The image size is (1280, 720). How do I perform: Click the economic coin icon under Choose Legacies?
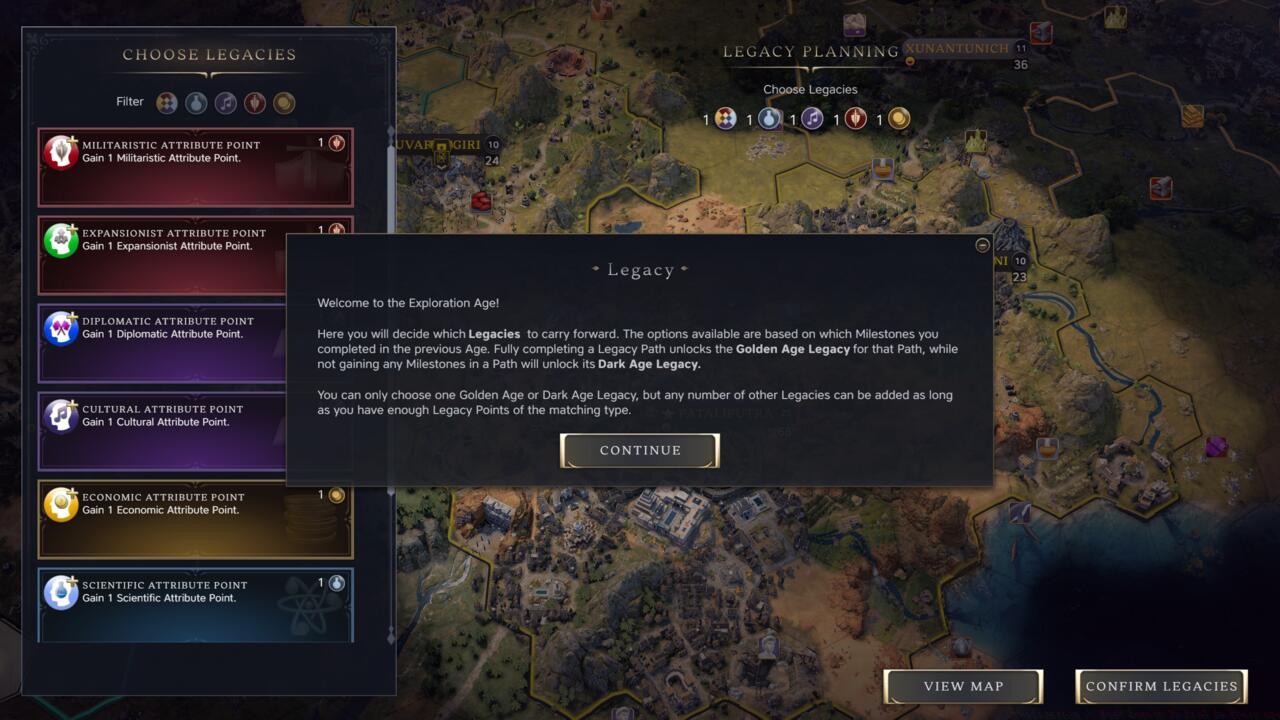pos(897,118)
